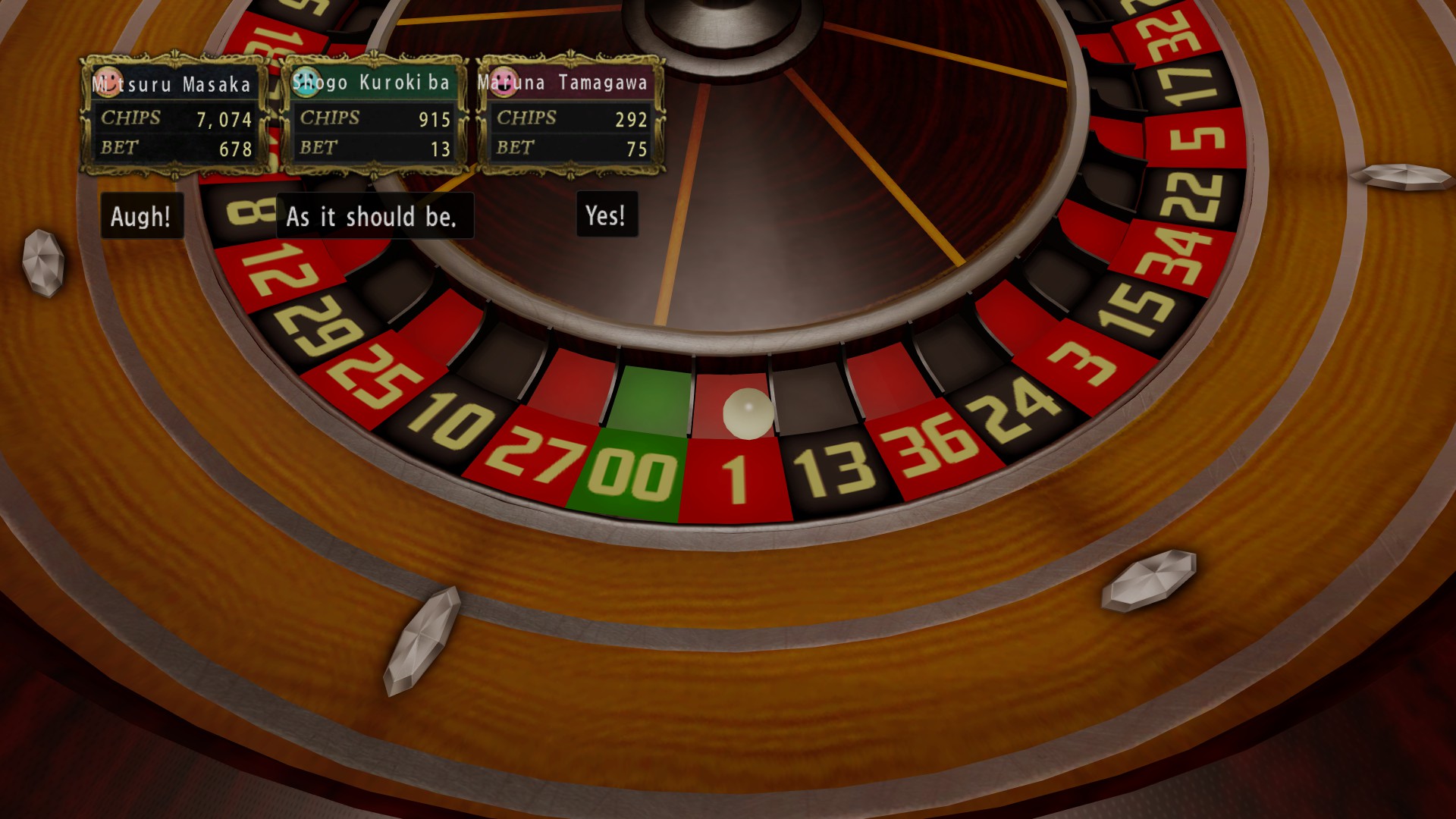The width and height of the screenshot is (1456, 819).
Task: Click the BET value 75 for Maruna Tamagawa
Action: (x=637, y=149)
